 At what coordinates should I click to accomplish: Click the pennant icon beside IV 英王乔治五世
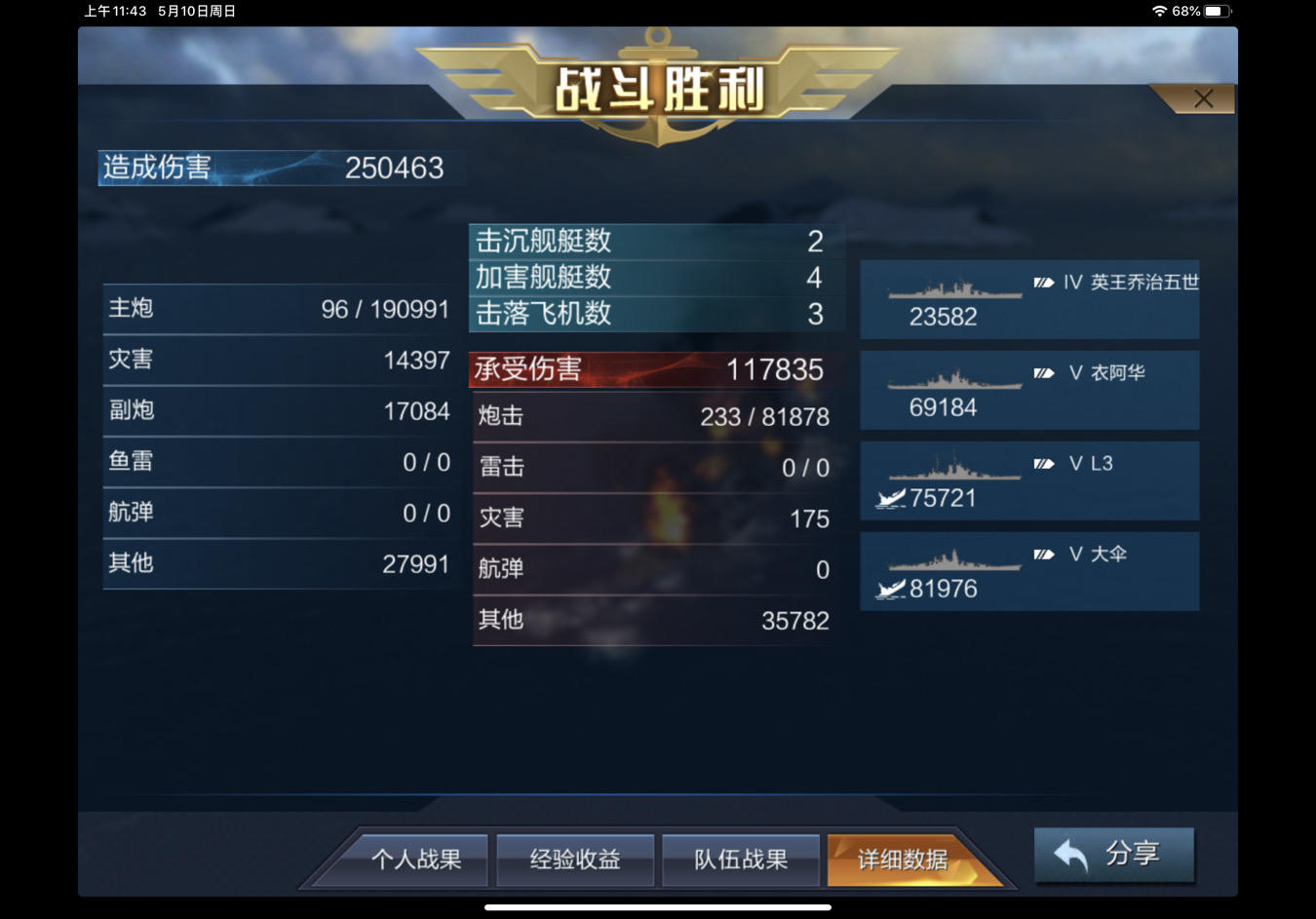point(1041,282)
